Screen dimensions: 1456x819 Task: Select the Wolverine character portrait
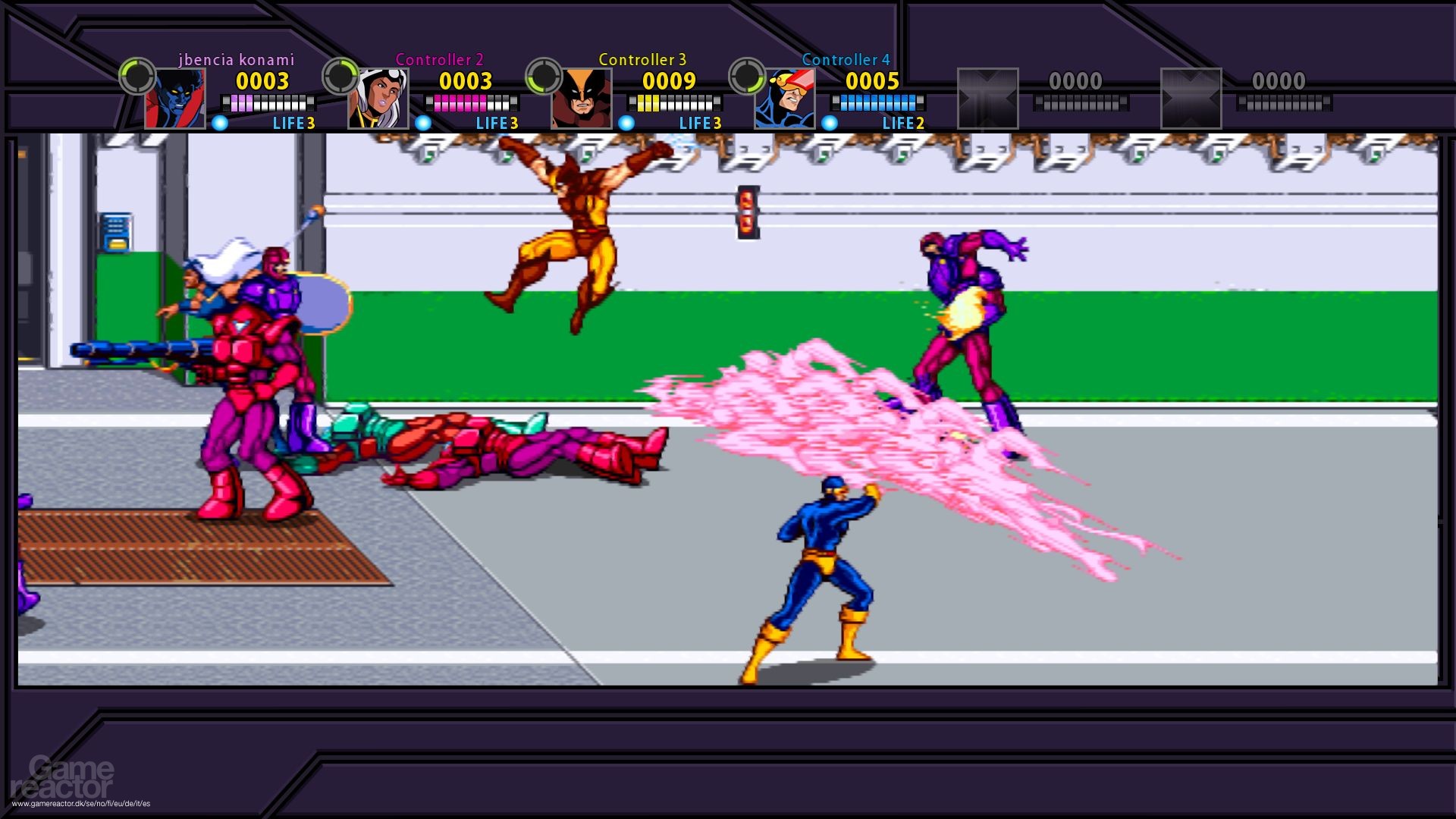(581, 99)
